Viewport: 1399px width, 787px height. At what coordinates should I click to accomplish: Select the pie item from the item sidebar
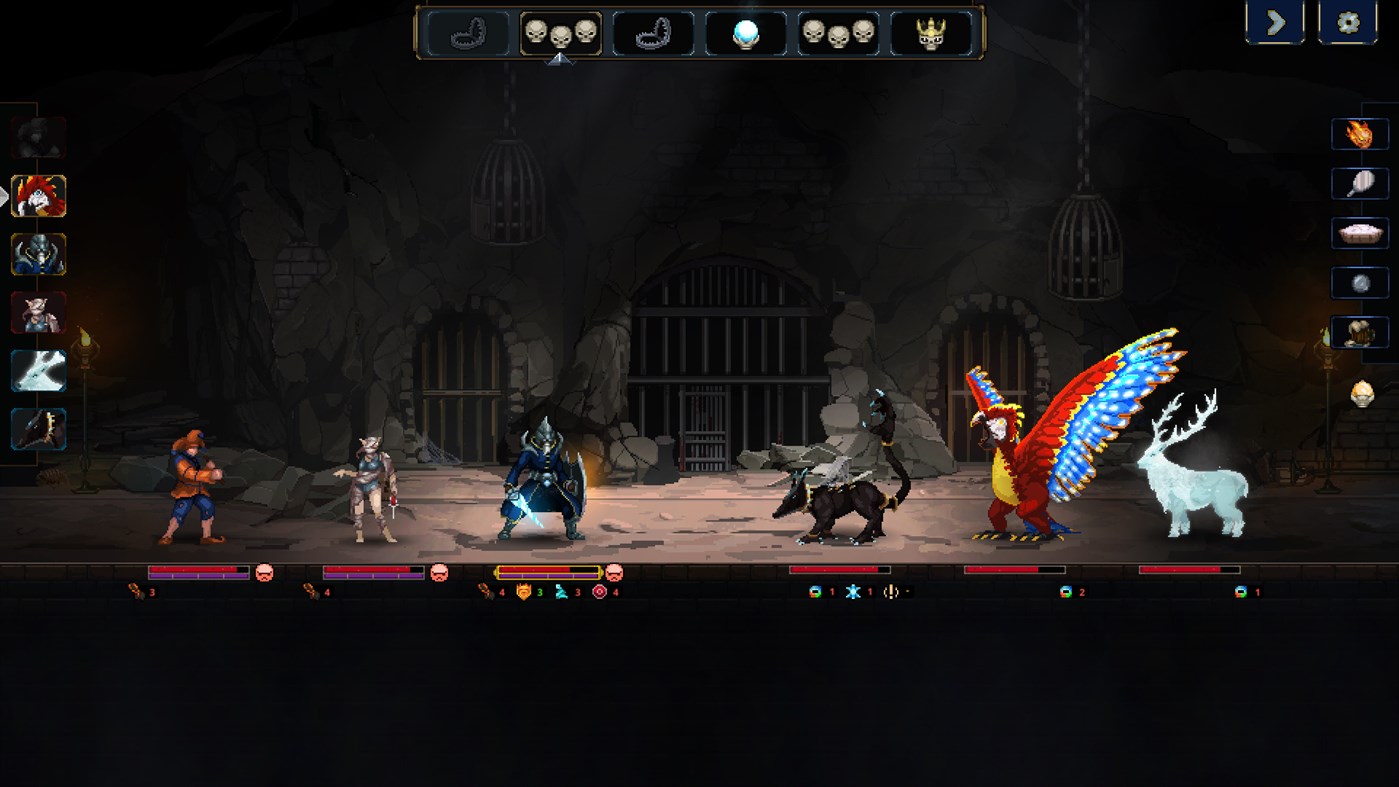tap(1360, 233)
